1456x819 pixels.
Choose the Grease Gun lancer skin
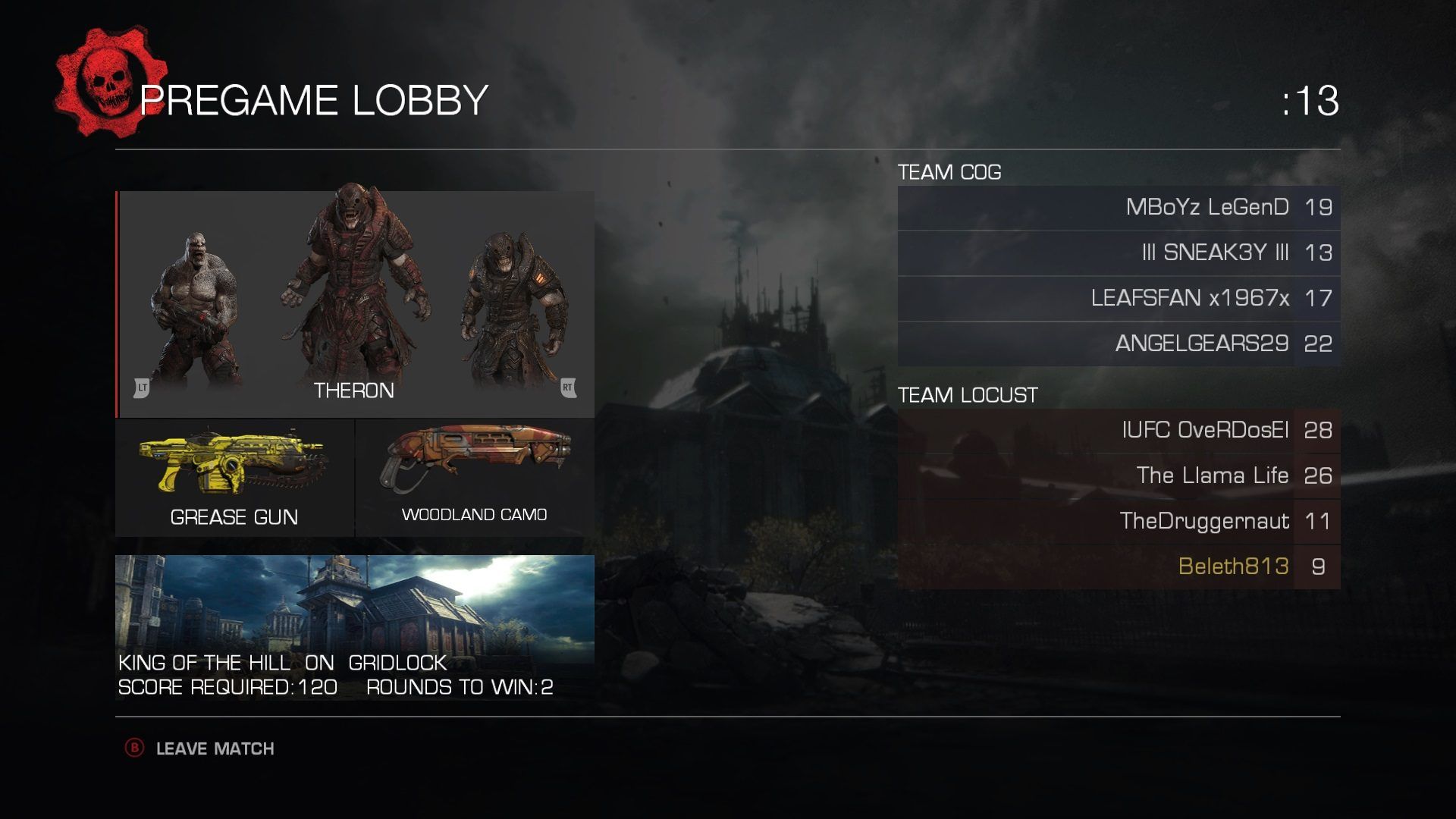[x=234, y=478]
